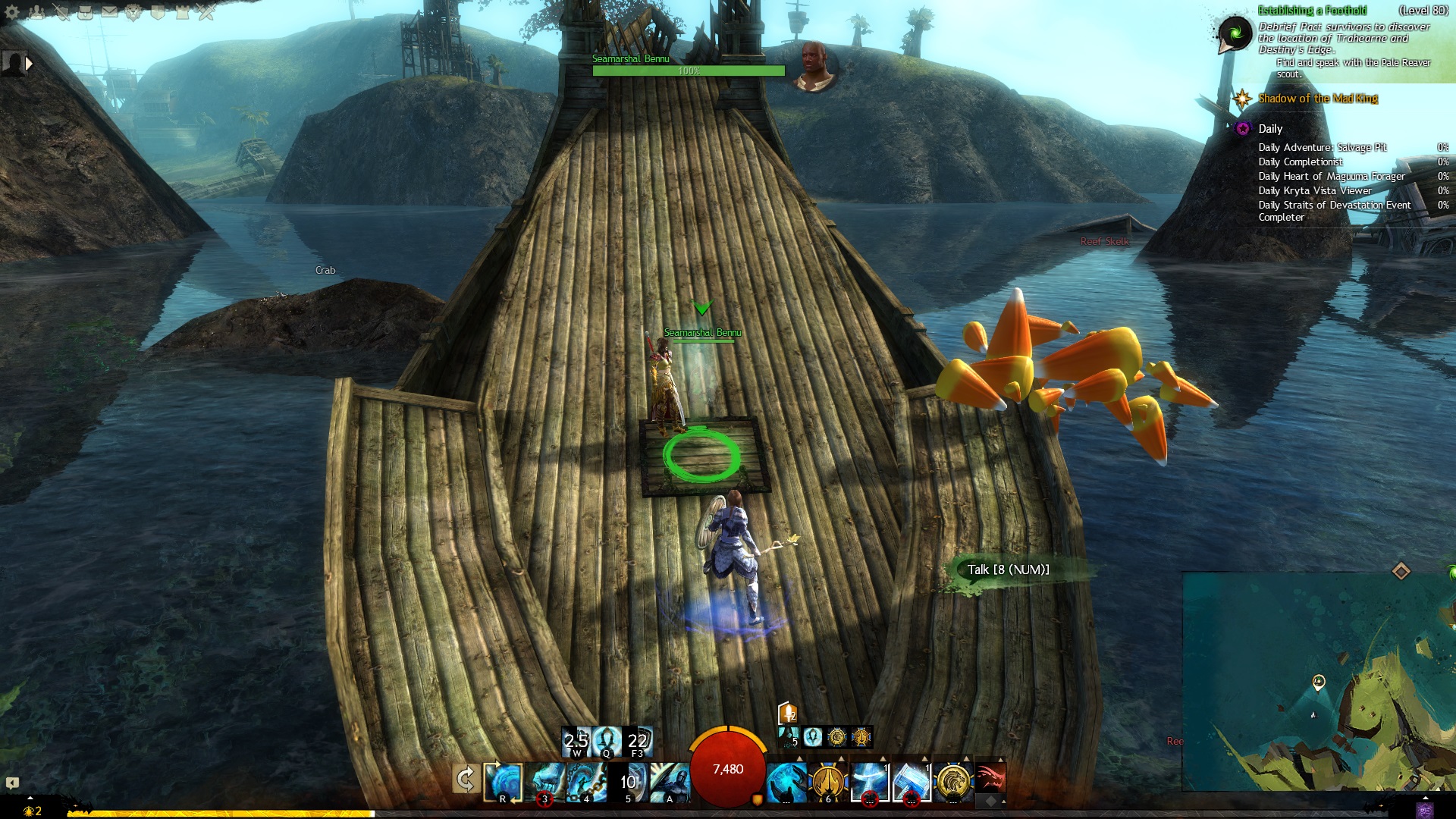
Task: Expand the party portrait arrow
Action: [x=29, y=64]
